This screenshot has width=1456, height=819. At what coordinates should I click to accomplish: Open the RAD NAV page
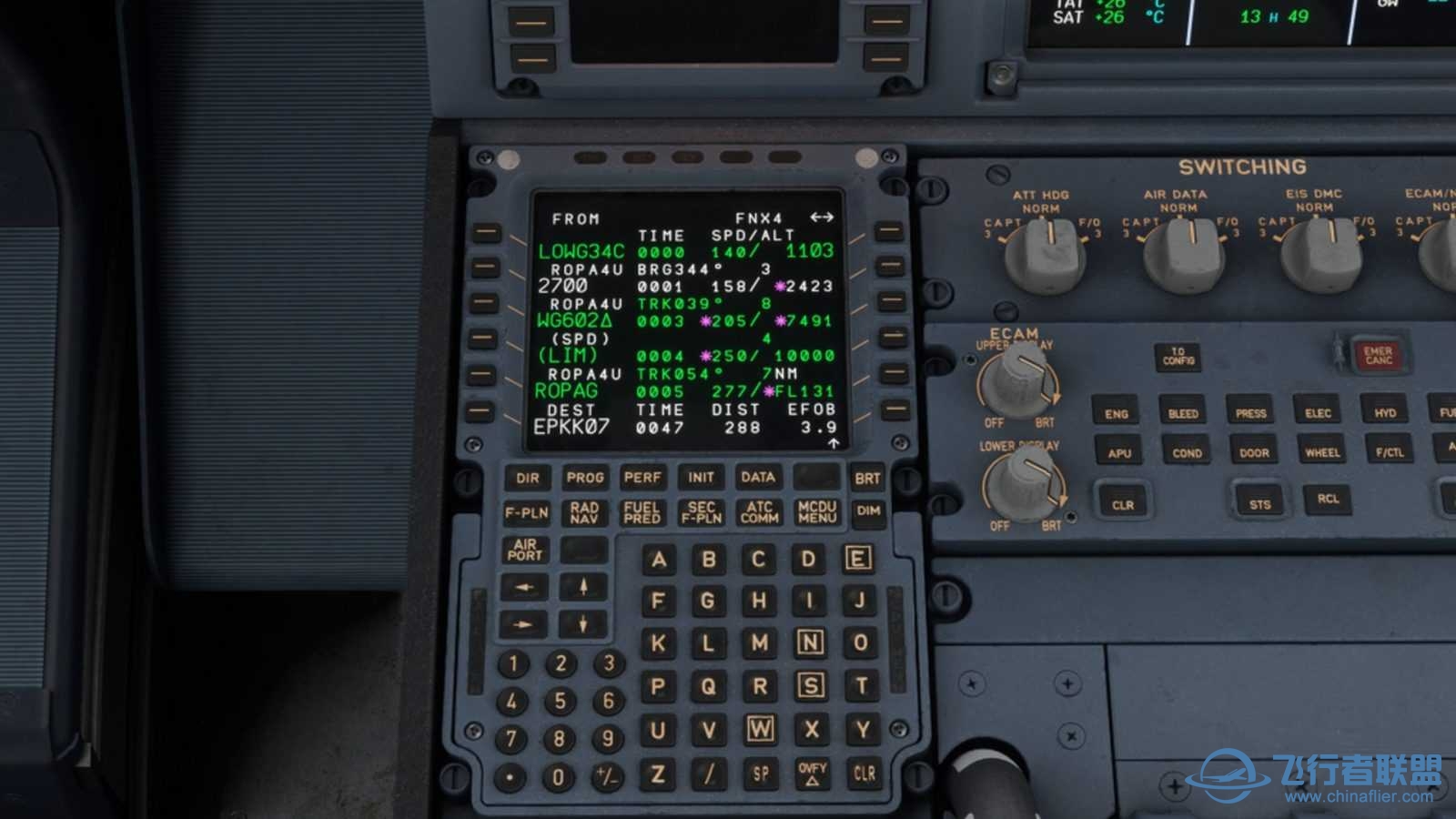[x=585, y=512]
